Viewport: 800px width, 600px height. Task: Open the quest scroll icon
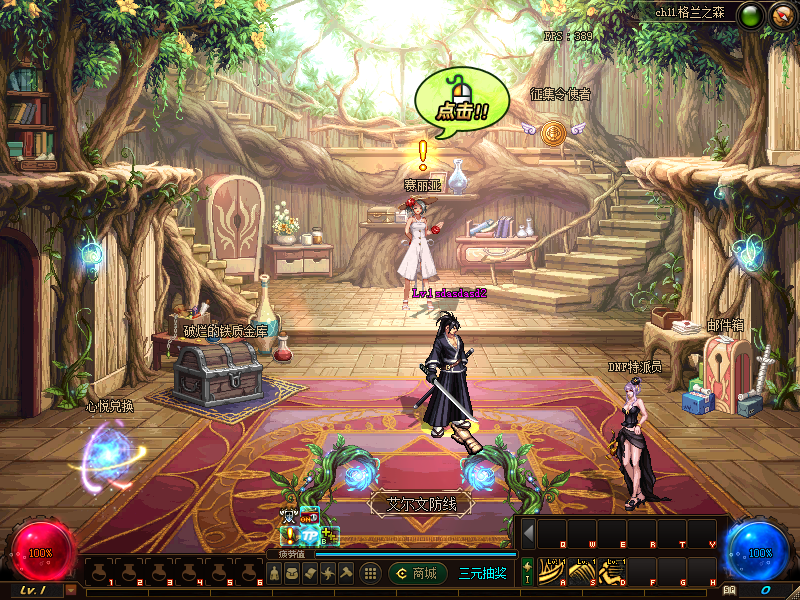[309, 573]
